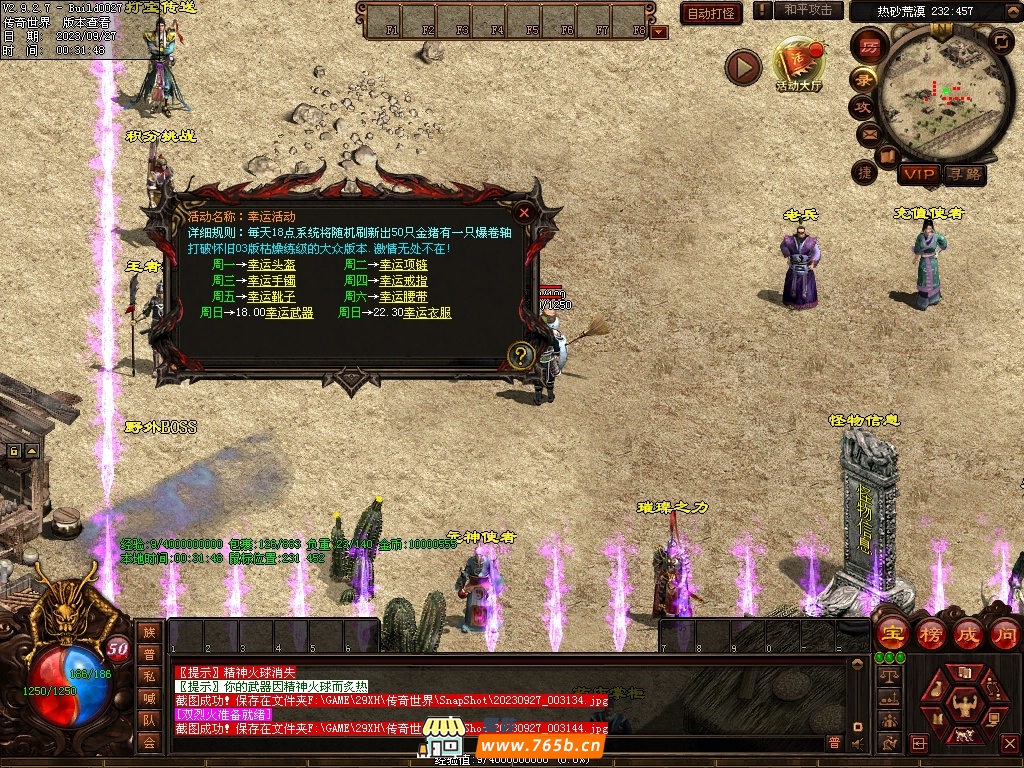Select the 幸运武器 Sunday 18:00 link

point(289,313)
